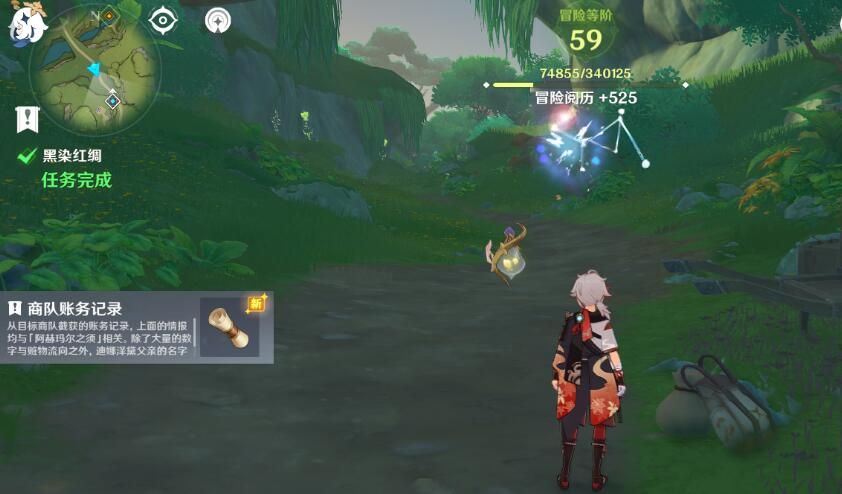Open the 商队账务记录 item notification
The width and height of the screenshot is (842, 494).
pos(100,326)
